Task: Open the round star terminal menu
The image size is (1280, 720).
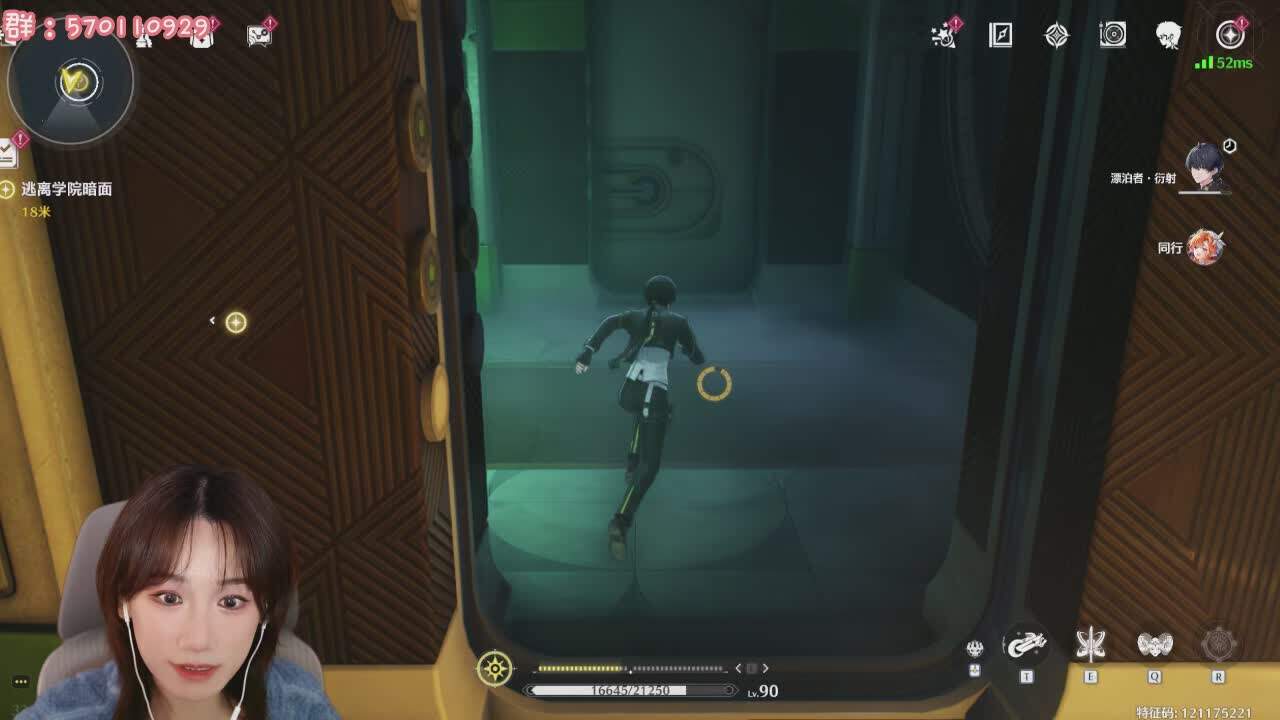Action: coord(1229,35)
